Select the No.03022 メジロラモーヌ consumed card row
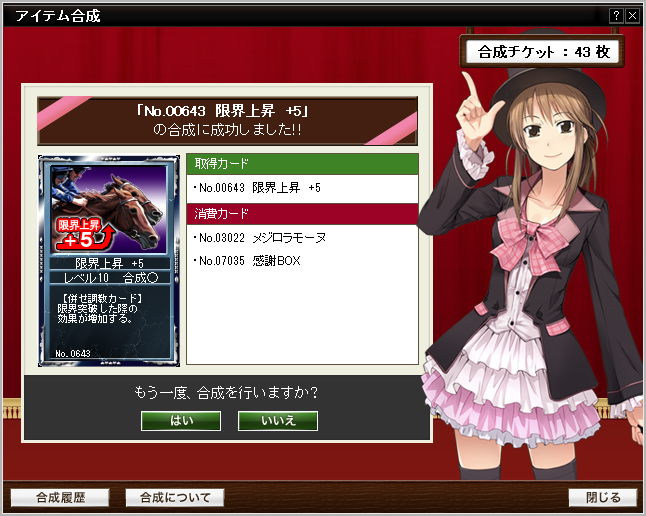Screen dimensions: 646x516 point(302,238)
